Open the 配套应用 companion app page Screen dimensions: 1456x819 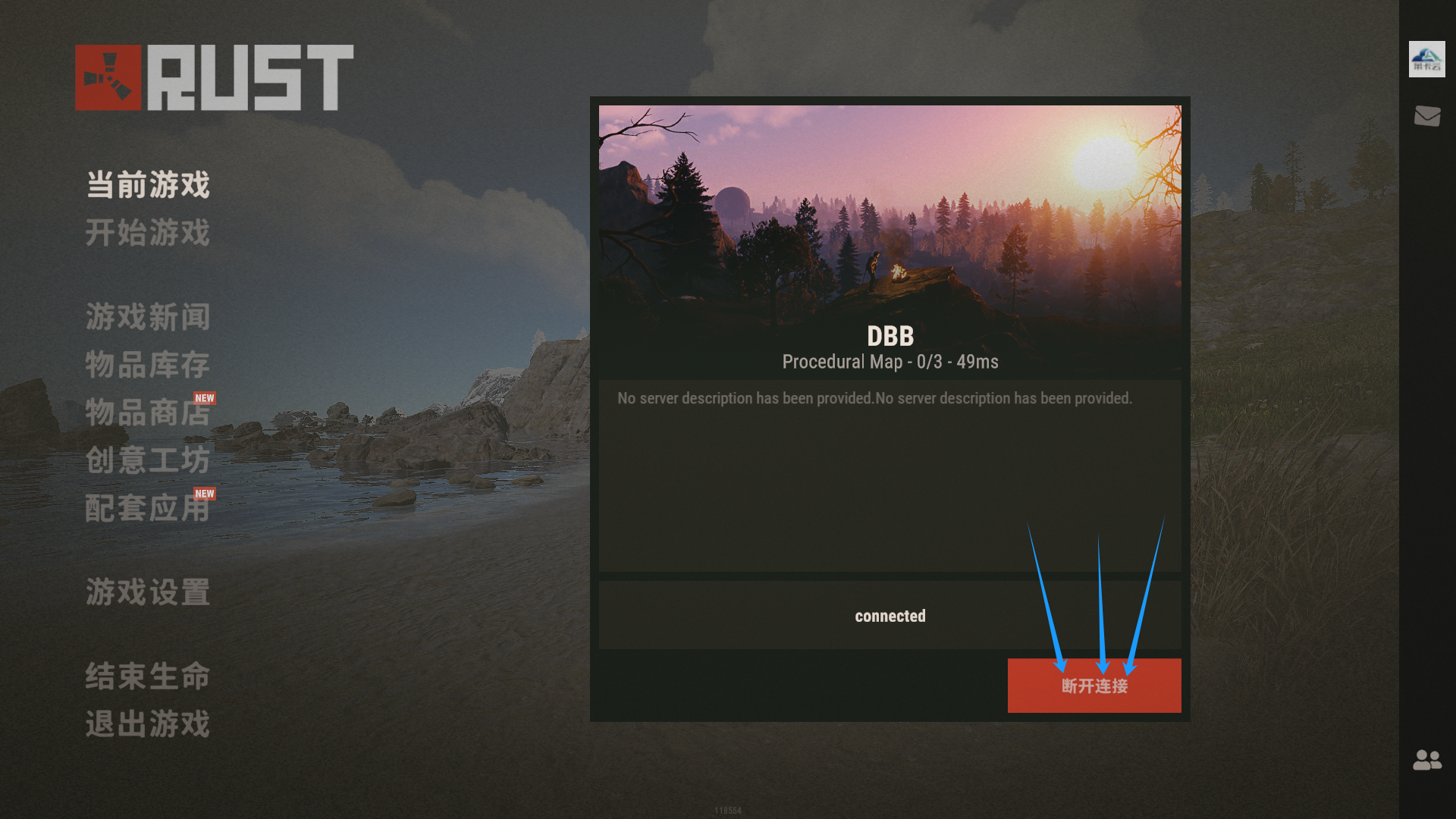(x=148, y=508)
